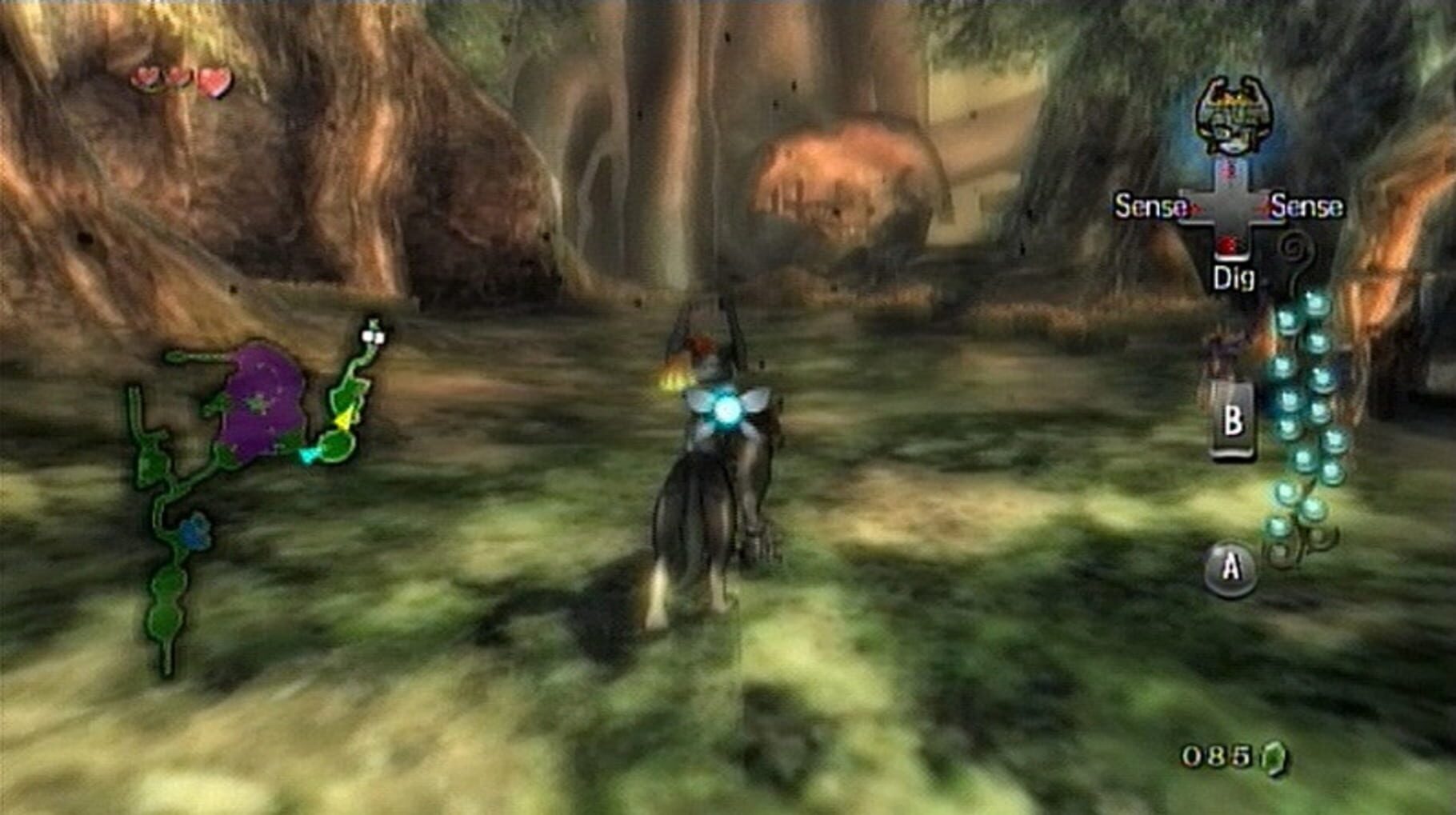The image size is (1456, 815).
Task: Select the cyan warp marker on the minimap
Action: coord(308,453)
